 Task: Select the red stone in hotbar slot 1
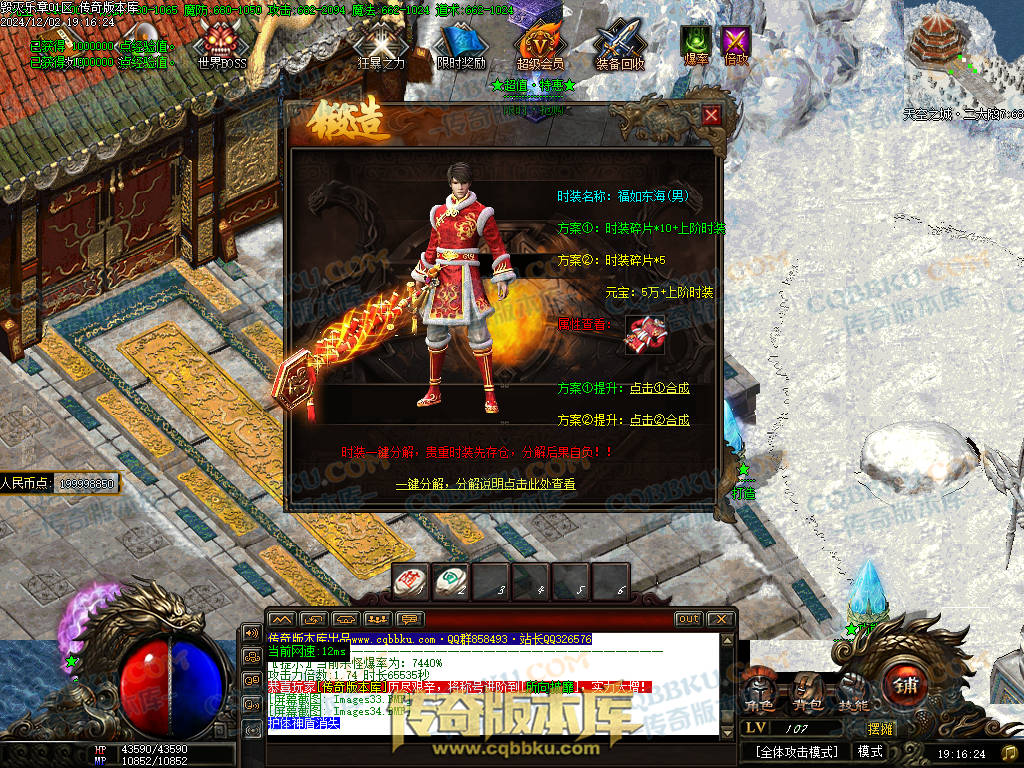point(411,581)
